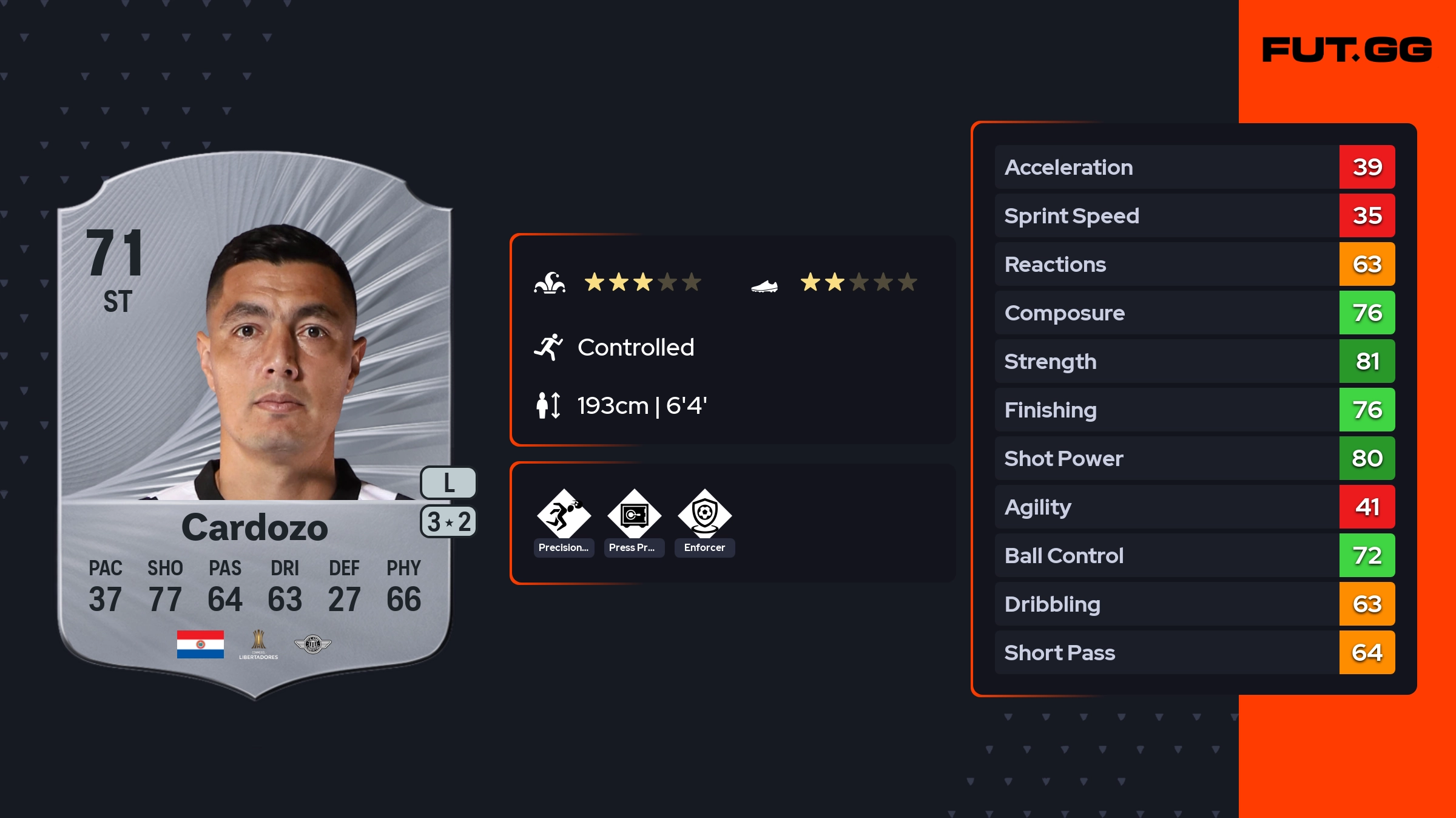Open the Libertadores league badge
1456x818 pixels.
[x=258, y=644]
